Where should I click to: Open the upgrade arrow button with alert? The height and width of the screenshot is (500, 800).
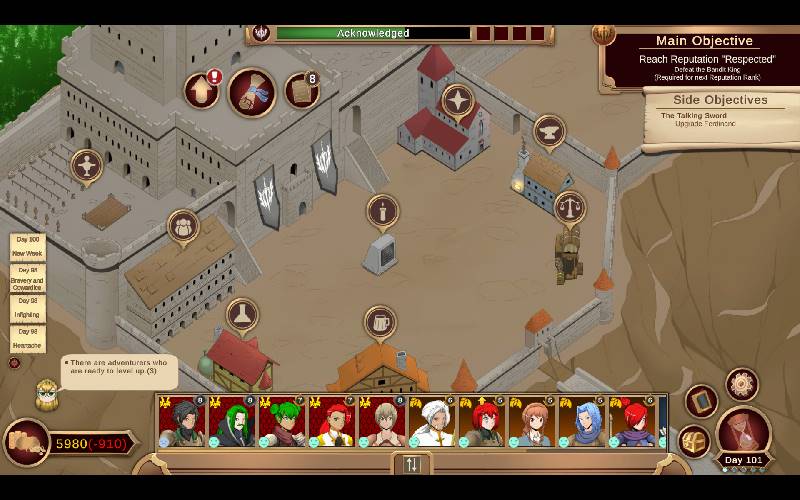click(x=202, y=91)
